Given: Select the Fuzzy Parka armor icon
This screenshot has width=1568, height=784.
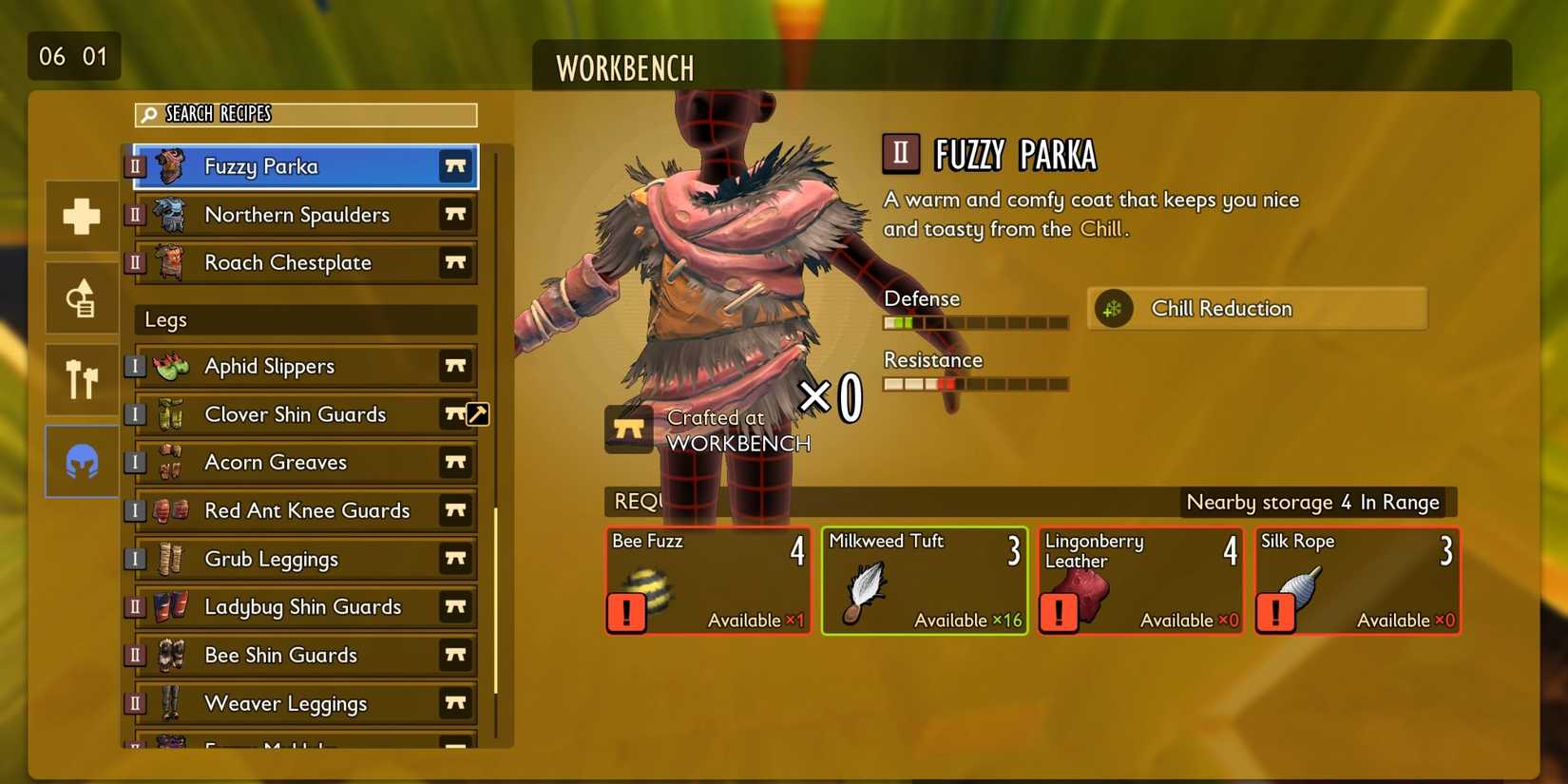Looking at the screenshot, I should click(172, 165).
